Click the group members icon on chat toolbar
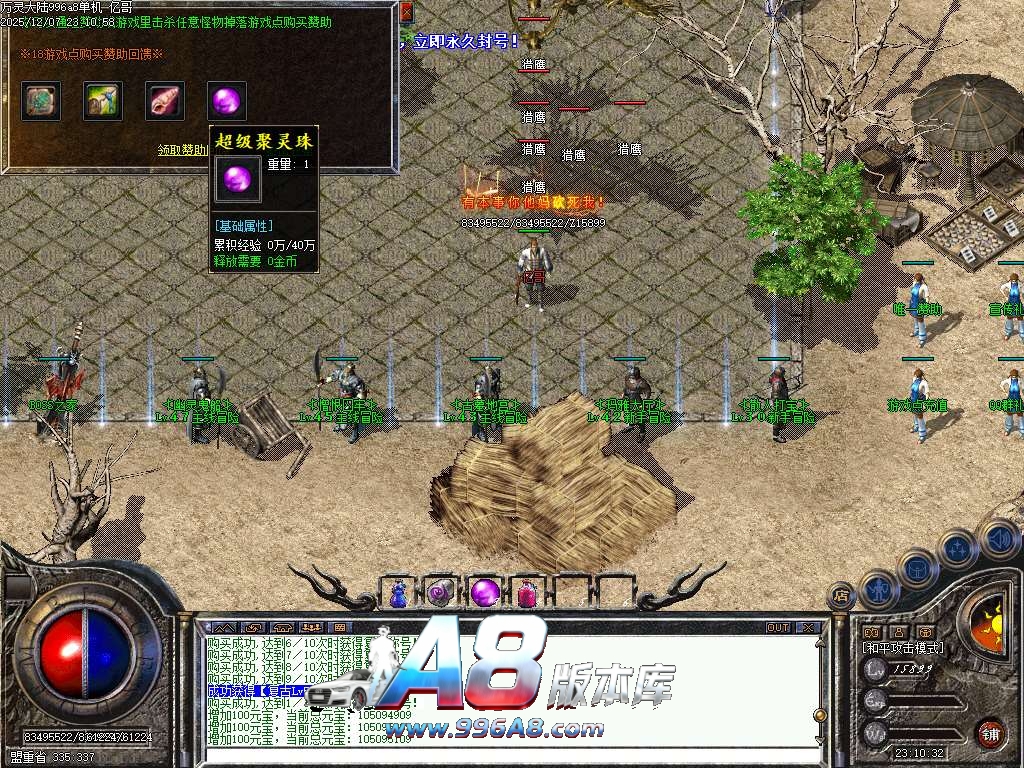Screen dimensions: 1024x768 click(312, 628)
